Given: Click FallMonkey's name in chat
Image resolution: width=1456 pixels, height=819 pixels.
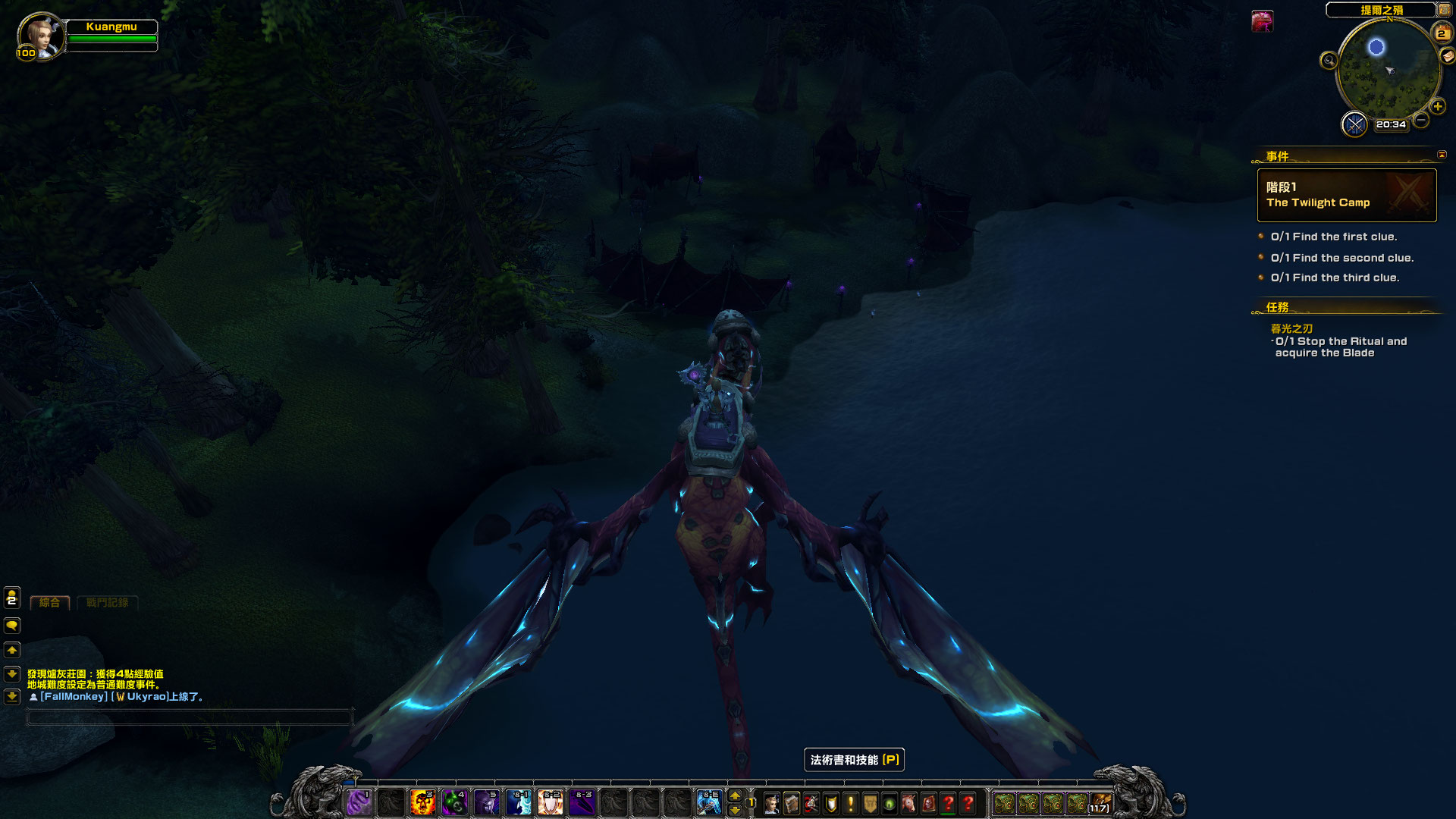Looking at the screenshot, I should [74, 697].
